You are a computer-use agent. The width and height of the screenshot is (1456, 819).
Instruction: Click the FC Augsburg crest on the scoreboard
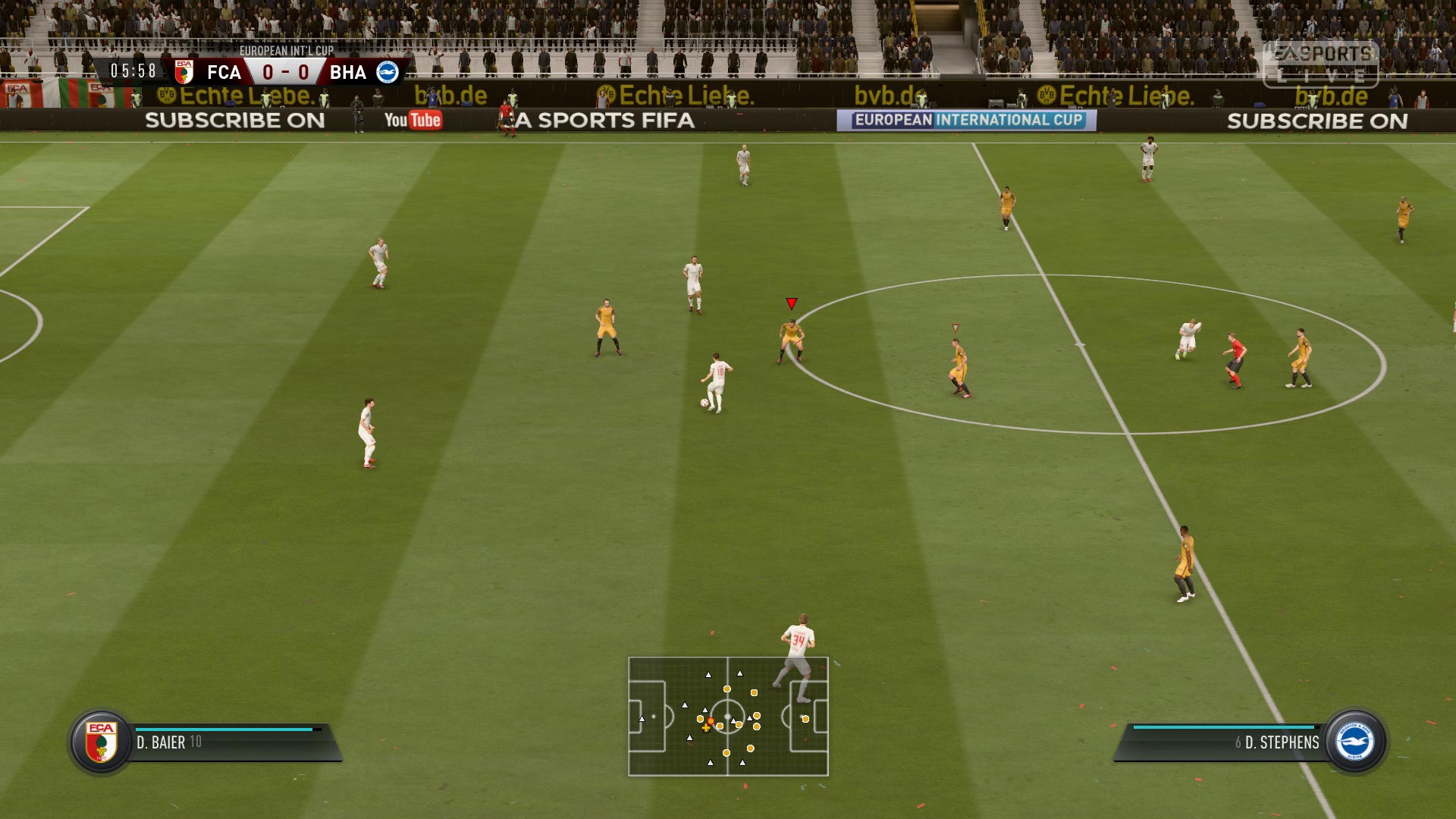coord(186,72)
